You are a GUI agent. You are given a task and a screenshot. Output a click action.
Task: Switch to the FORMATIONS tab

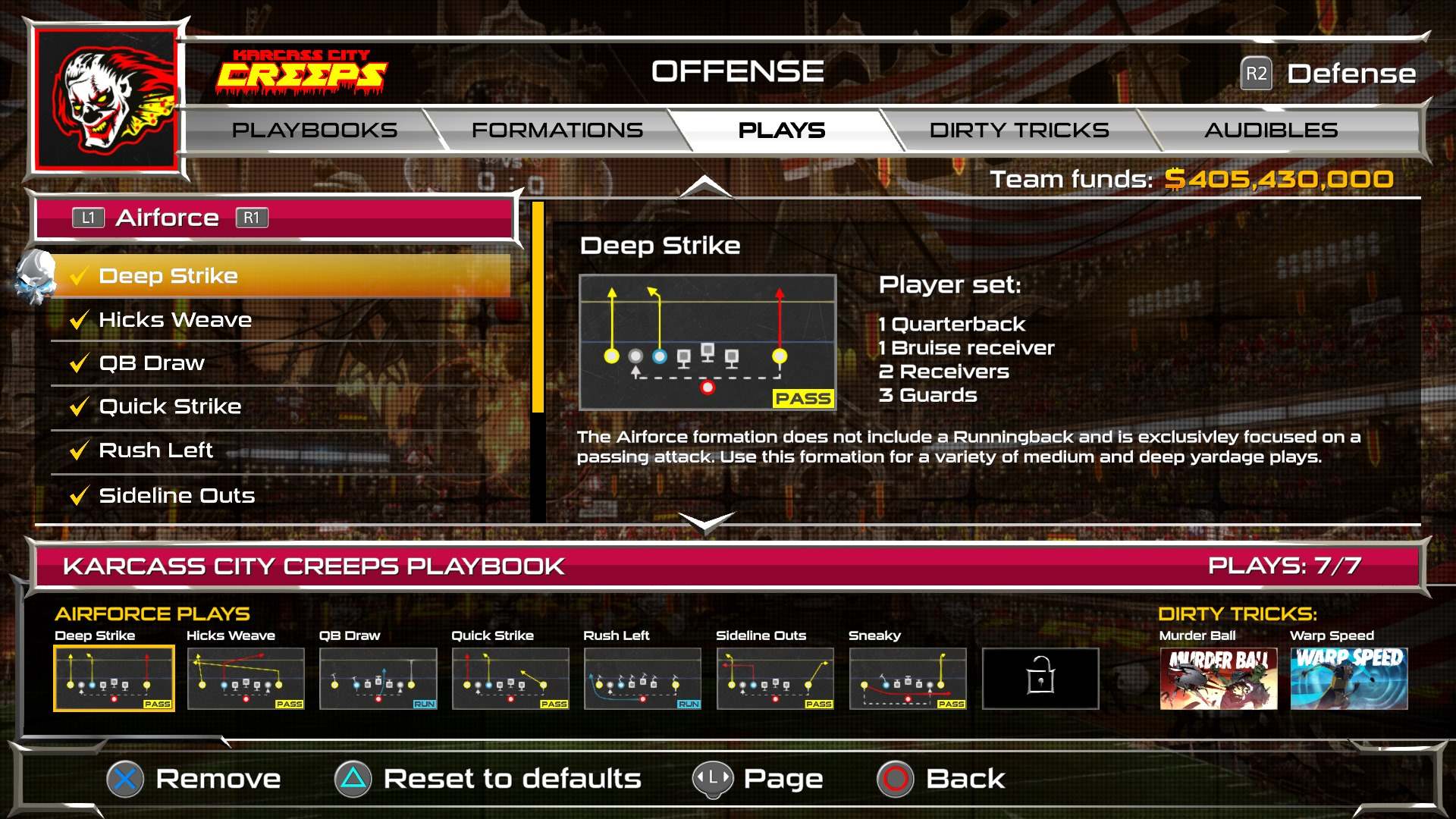[557, 130]
